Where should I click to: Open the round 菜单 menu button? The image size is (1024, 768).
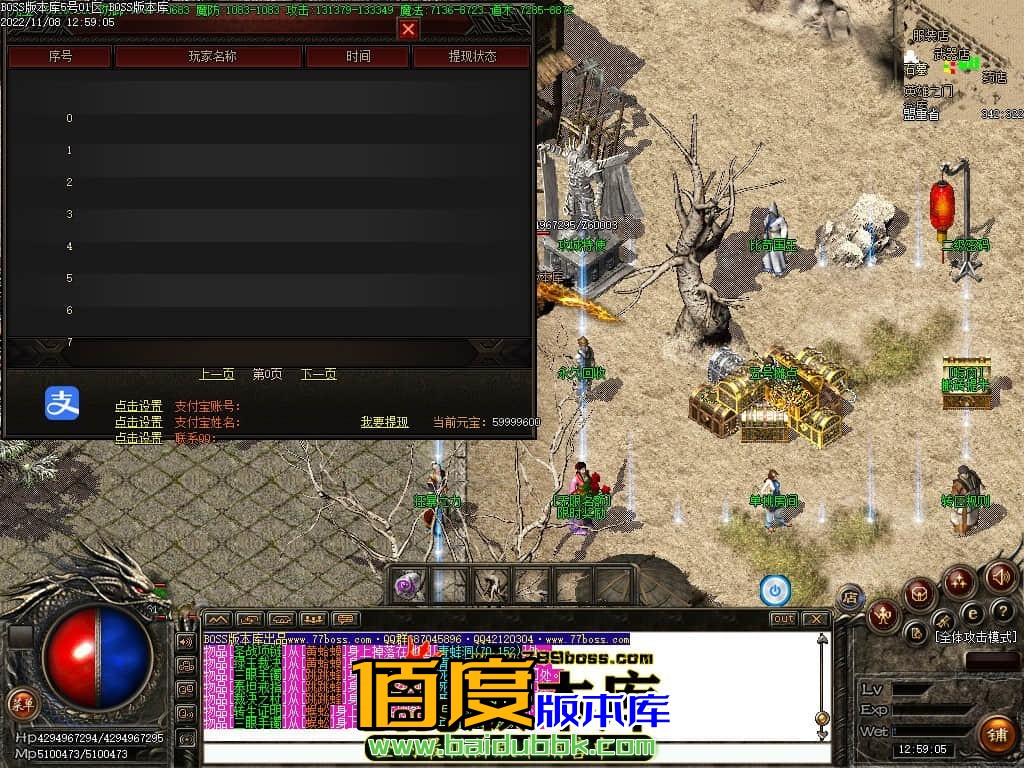[20, 702]
